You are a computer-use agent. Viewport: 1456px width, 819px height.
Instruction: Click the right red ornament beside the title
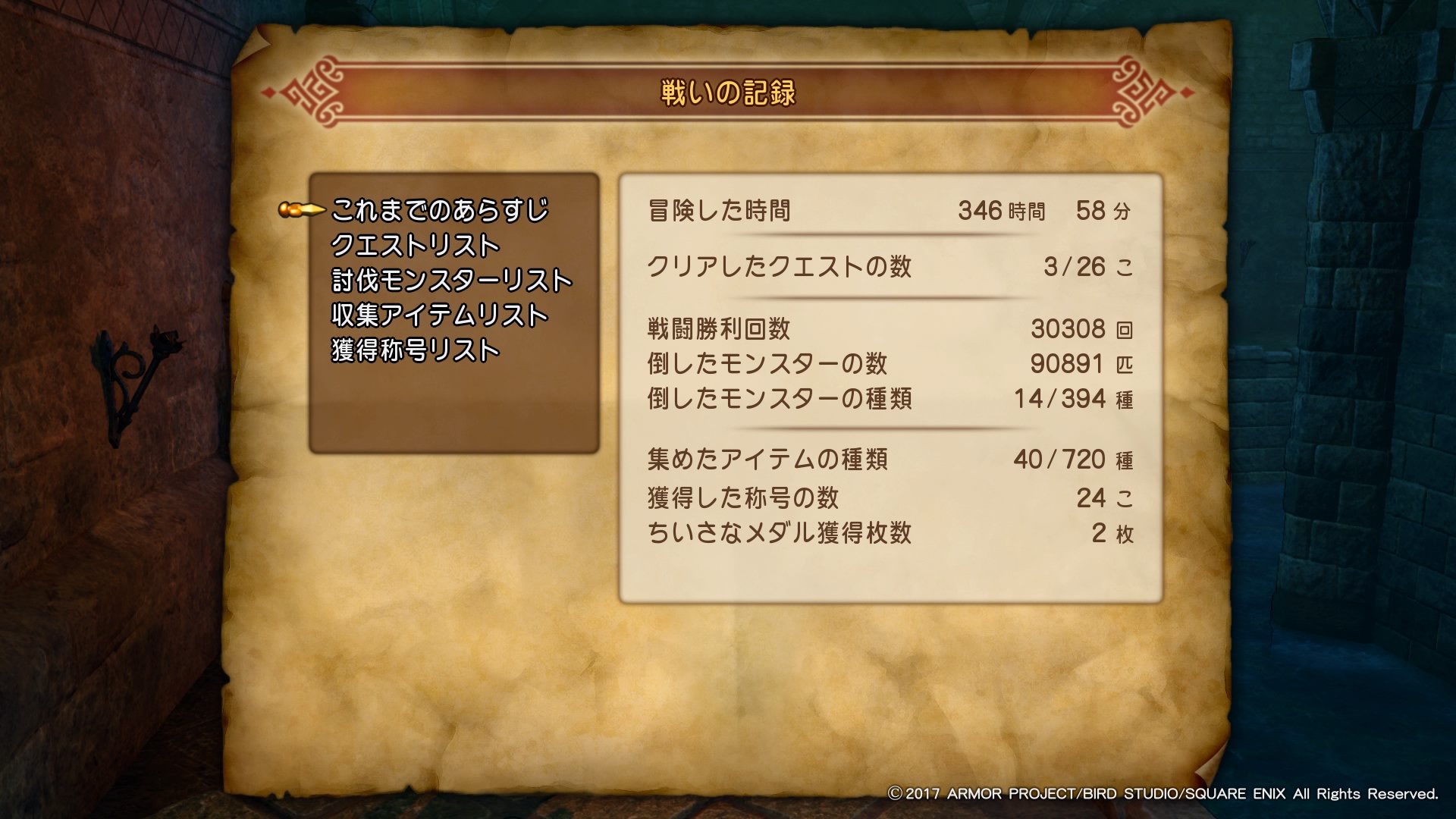click(1137, 91)
